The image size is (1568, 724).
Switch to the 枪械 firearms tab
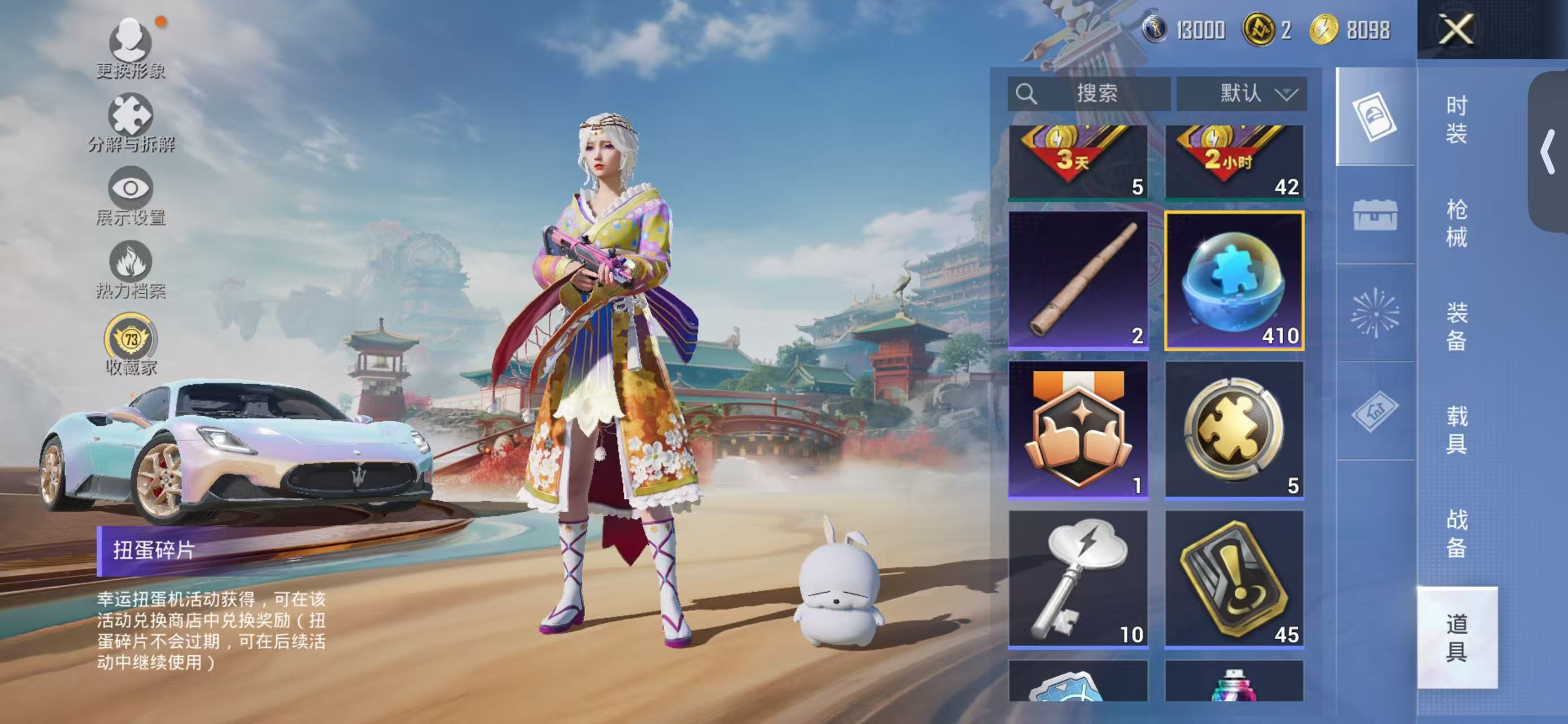click(1456, 223)
